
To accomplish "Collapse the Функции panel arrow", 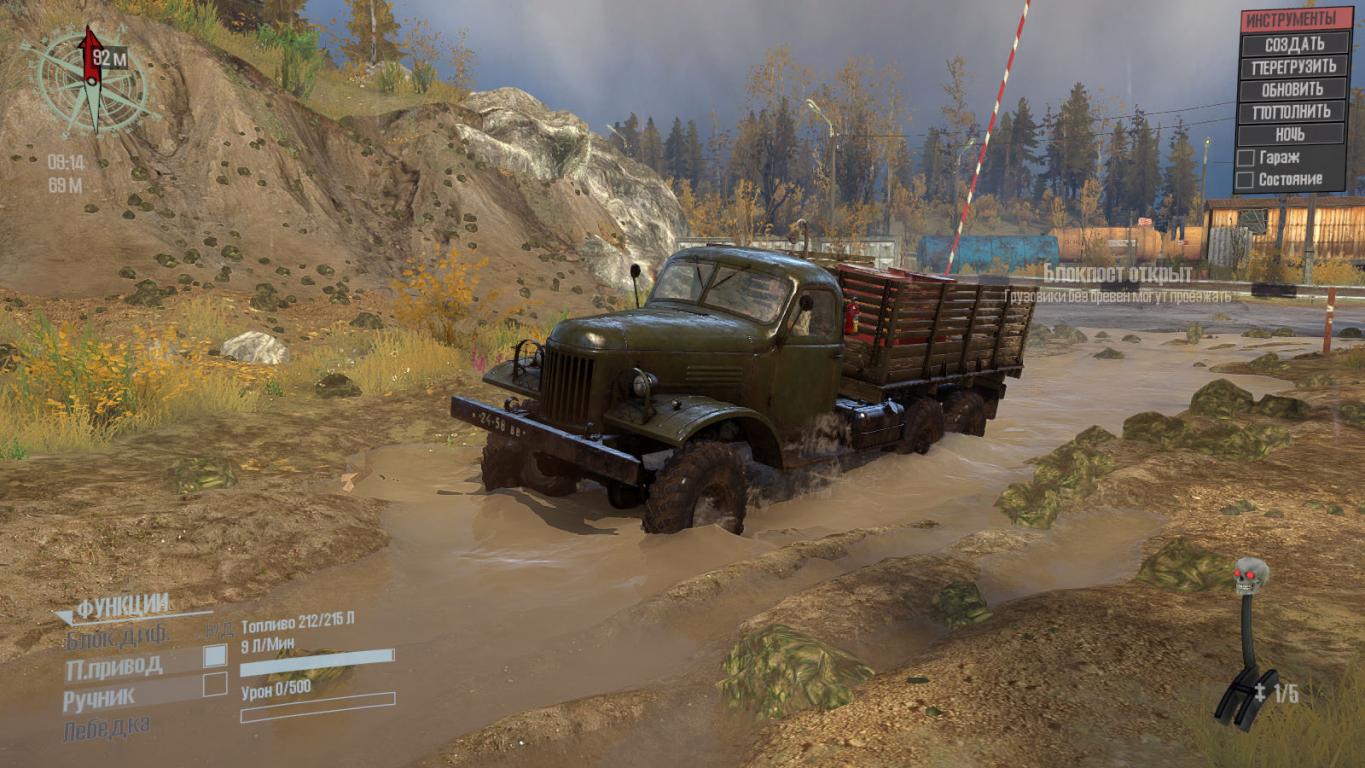I will [66, 616].
